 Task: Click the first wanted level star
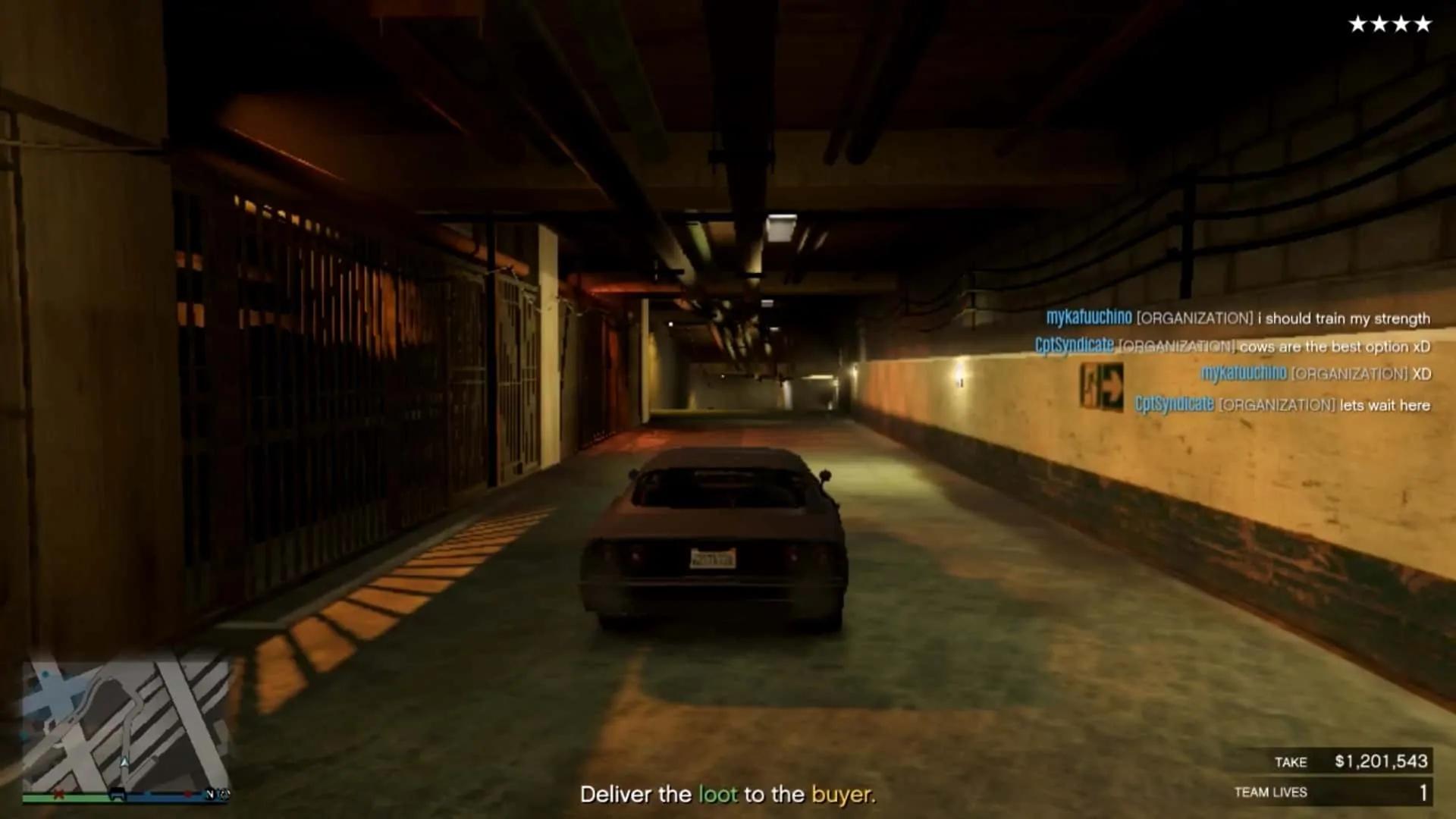[x=1357, y=23]
